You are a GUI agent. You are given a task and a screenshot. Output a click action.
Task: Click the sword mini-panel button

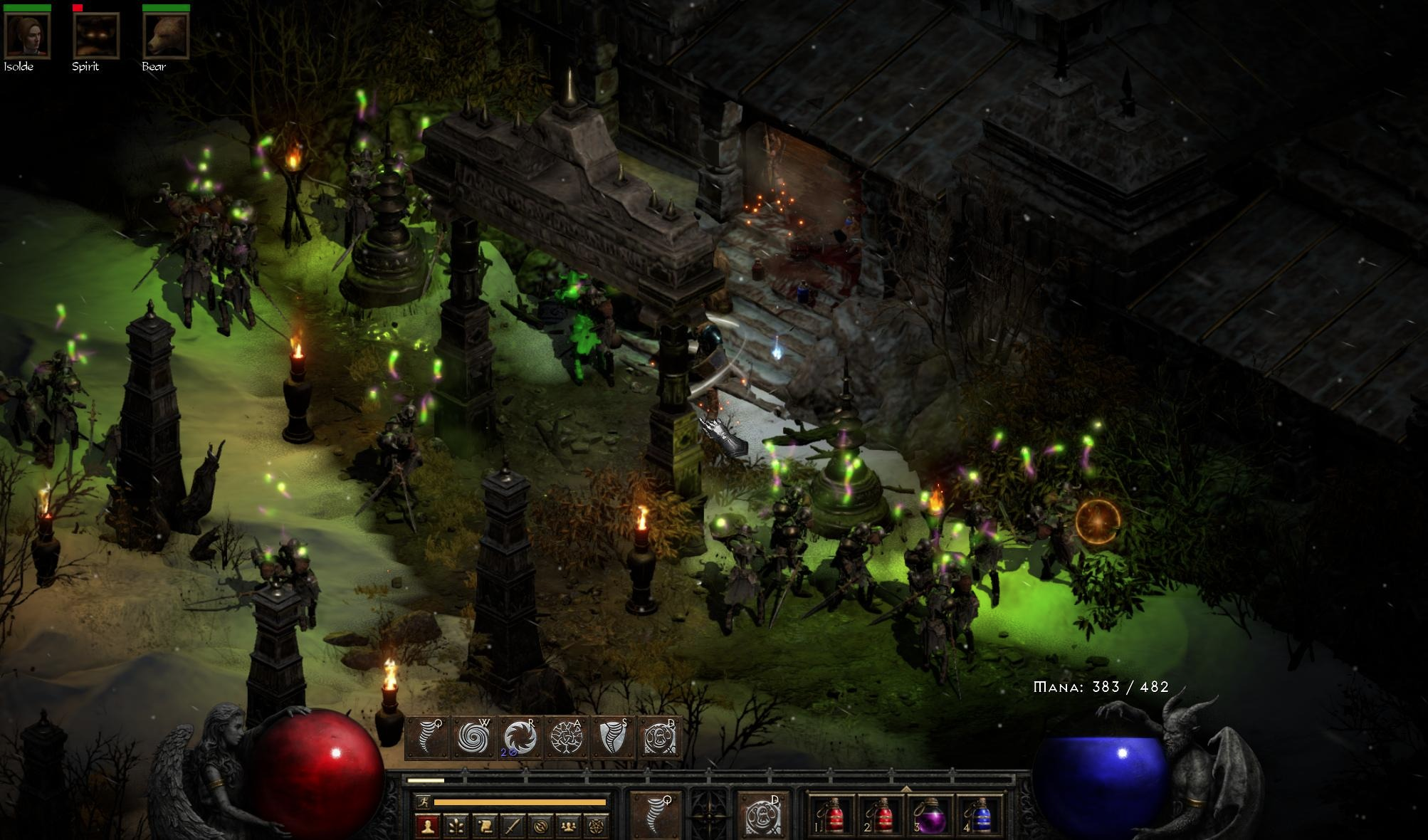(x=512, y=826)
